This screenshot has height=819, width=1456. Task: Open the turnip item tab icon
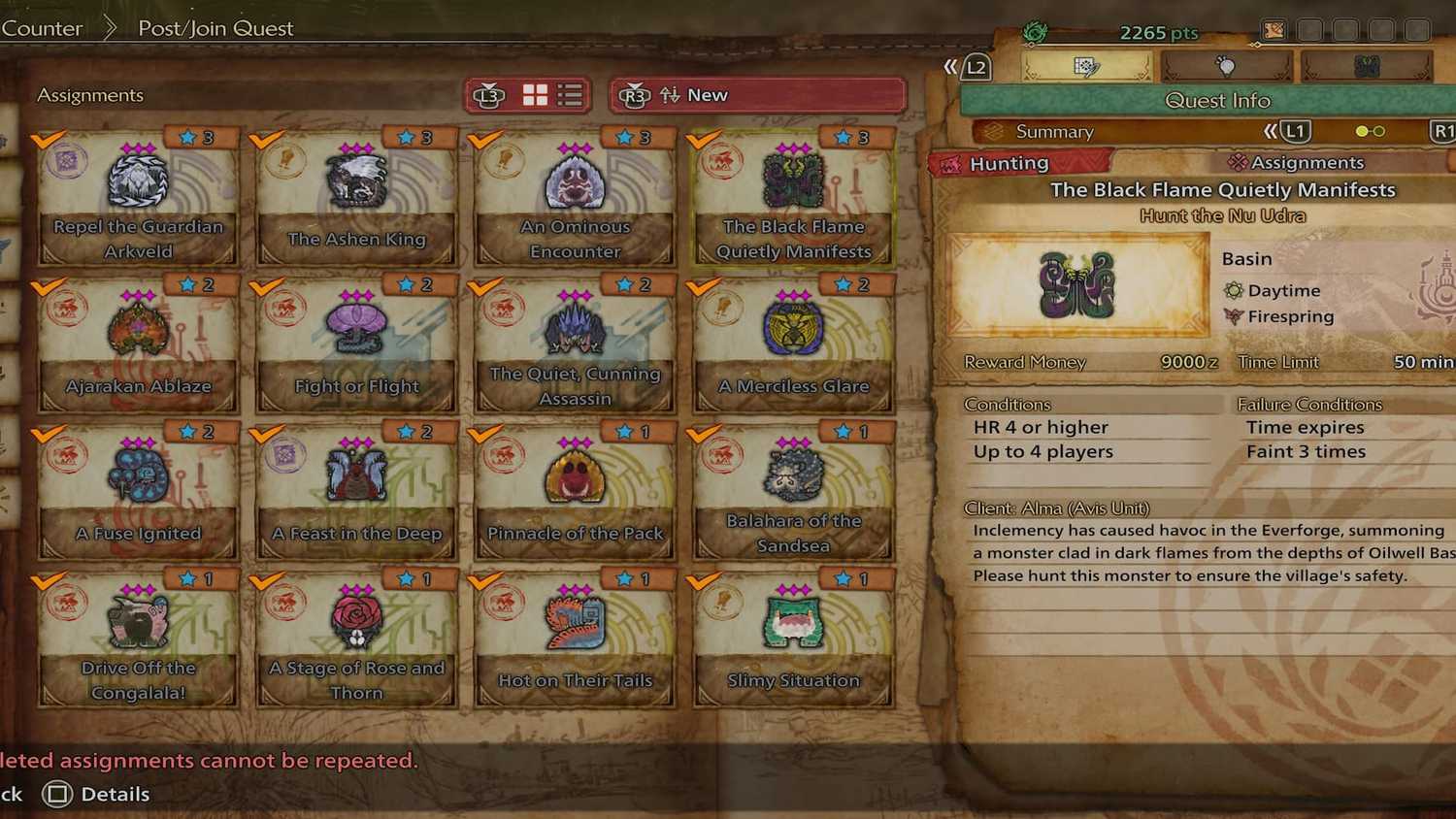(1228, 65)
